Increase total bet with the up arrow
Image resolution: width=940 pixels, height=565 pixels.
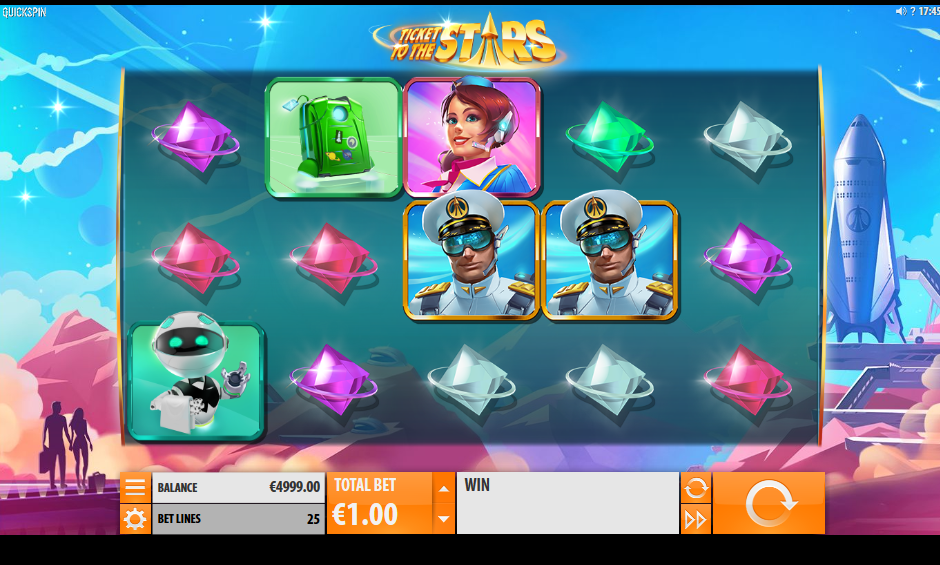pos(444,489)
